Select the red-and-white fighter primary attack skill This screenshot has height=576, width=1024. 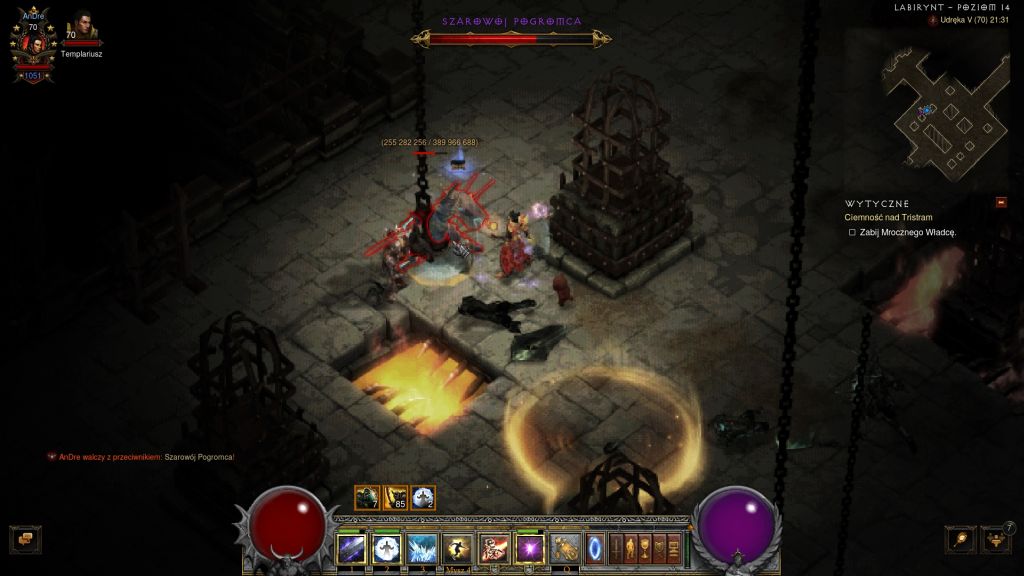pos(494,549)
